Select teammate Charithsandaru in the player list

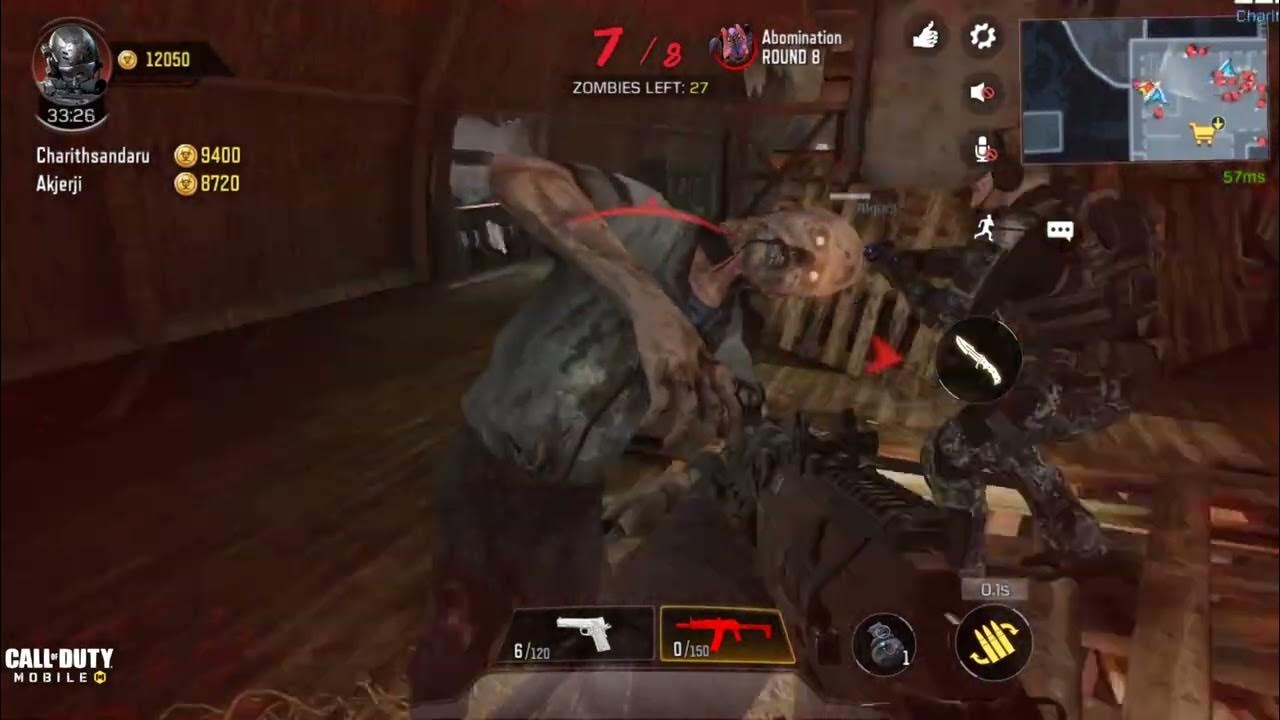[x=93, y=156]
